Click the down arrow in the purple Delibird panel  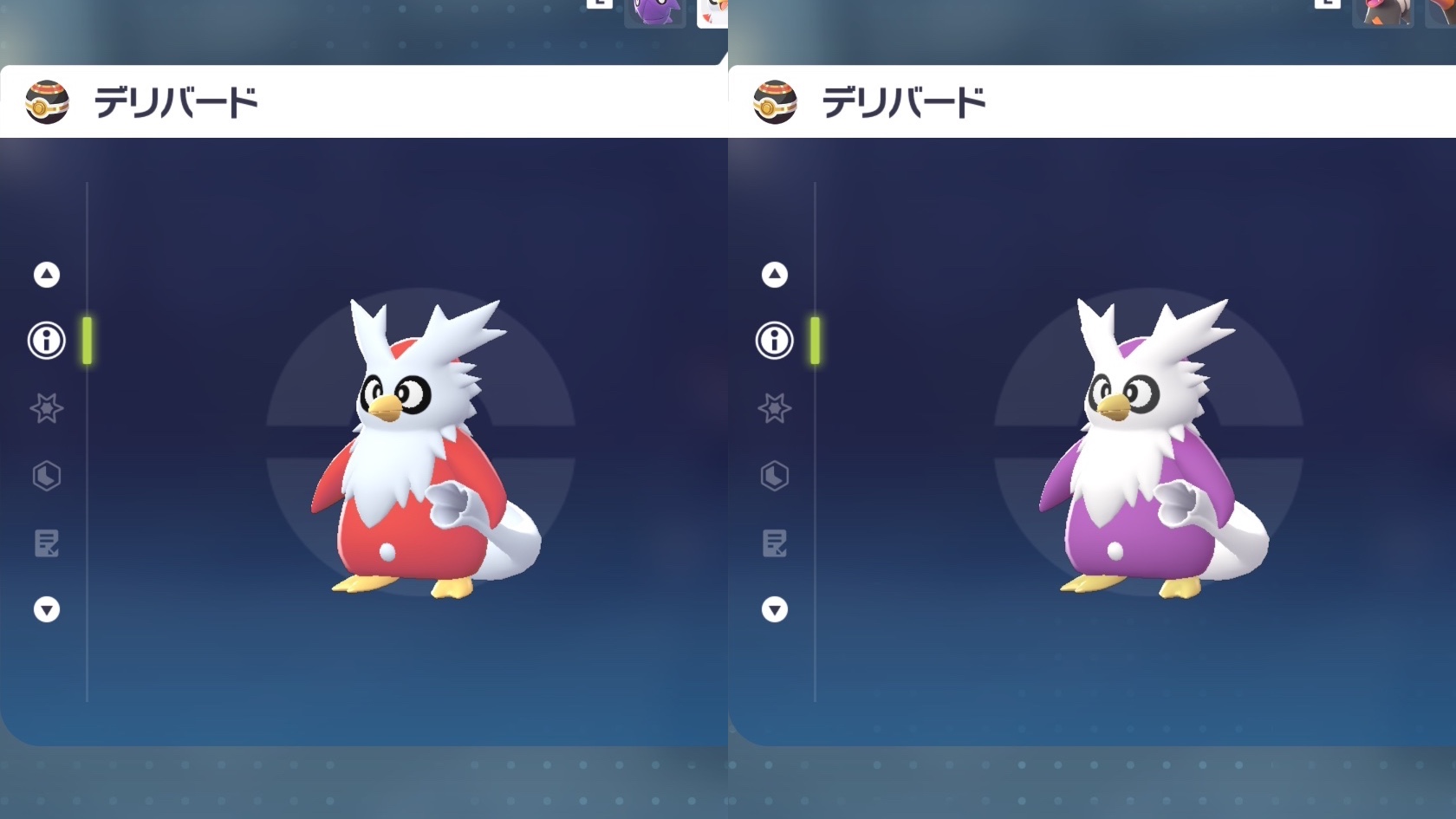tap(775, 610)
